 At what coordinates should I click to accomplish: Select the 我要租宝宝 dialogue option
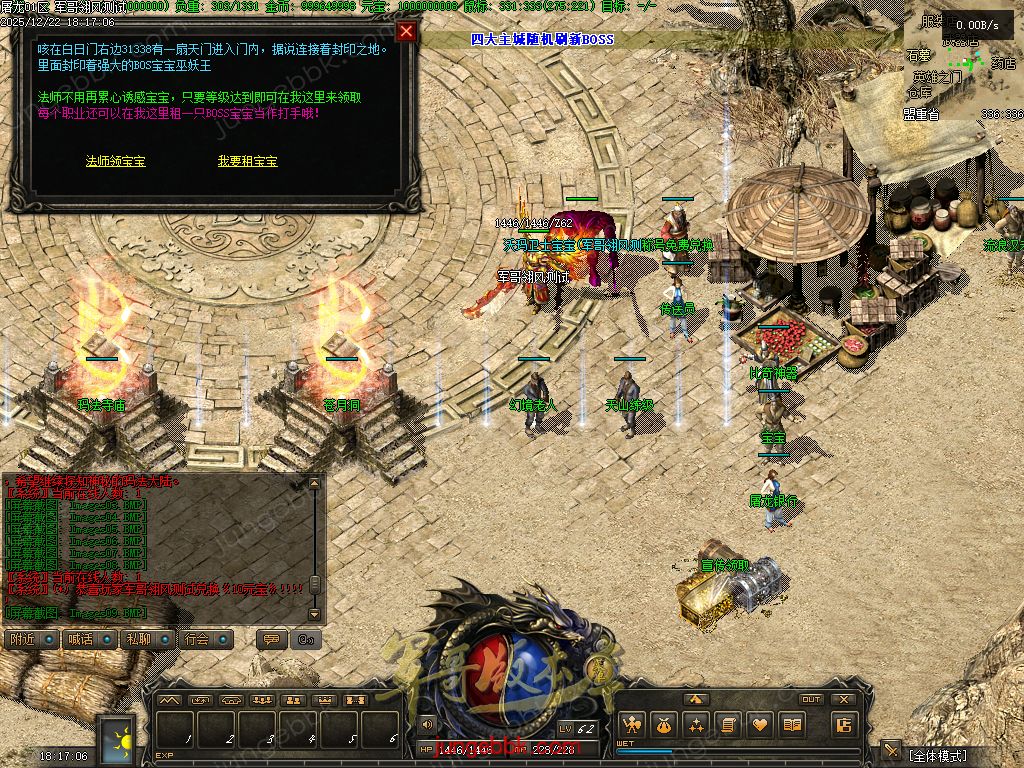coord(247,161)
